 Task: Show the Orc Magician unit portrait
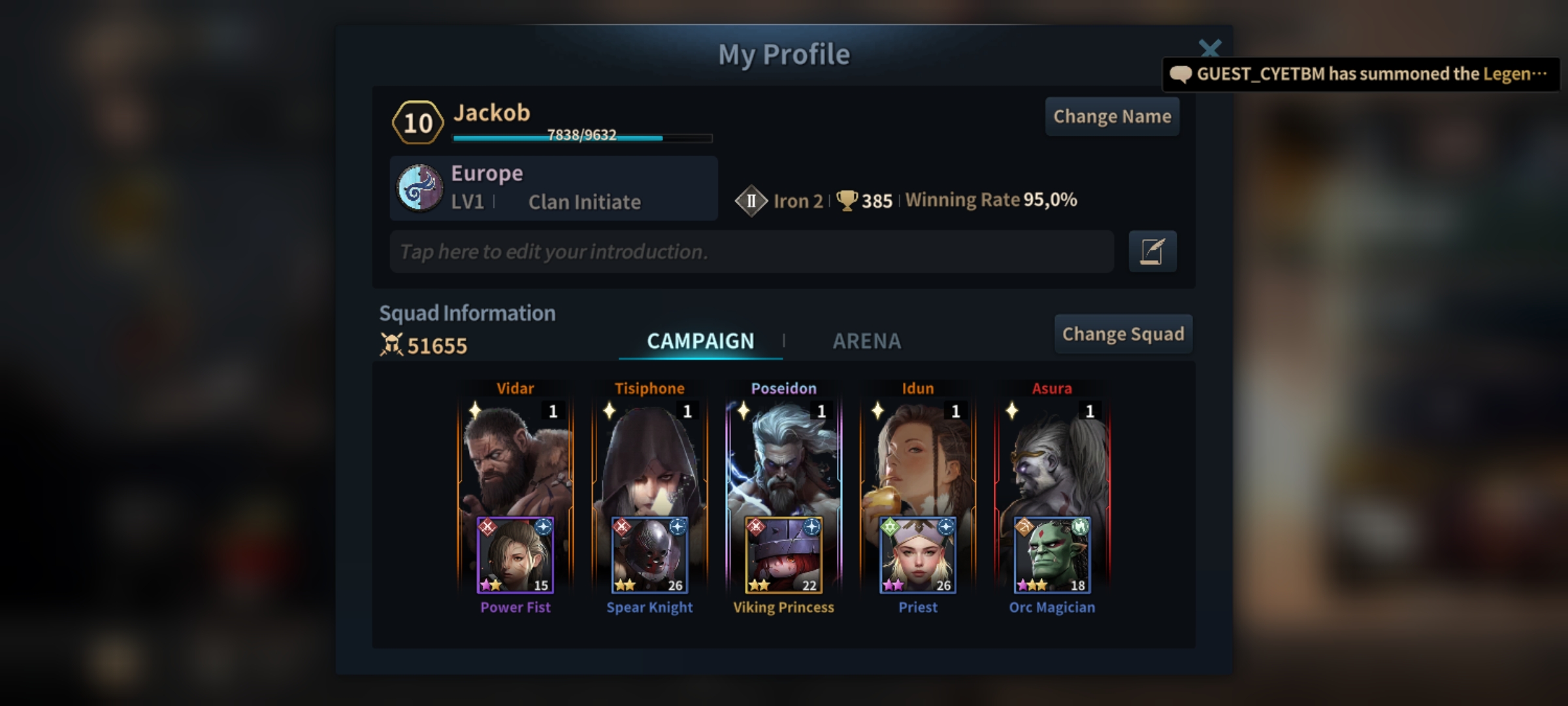click(x=1052, y=556)
